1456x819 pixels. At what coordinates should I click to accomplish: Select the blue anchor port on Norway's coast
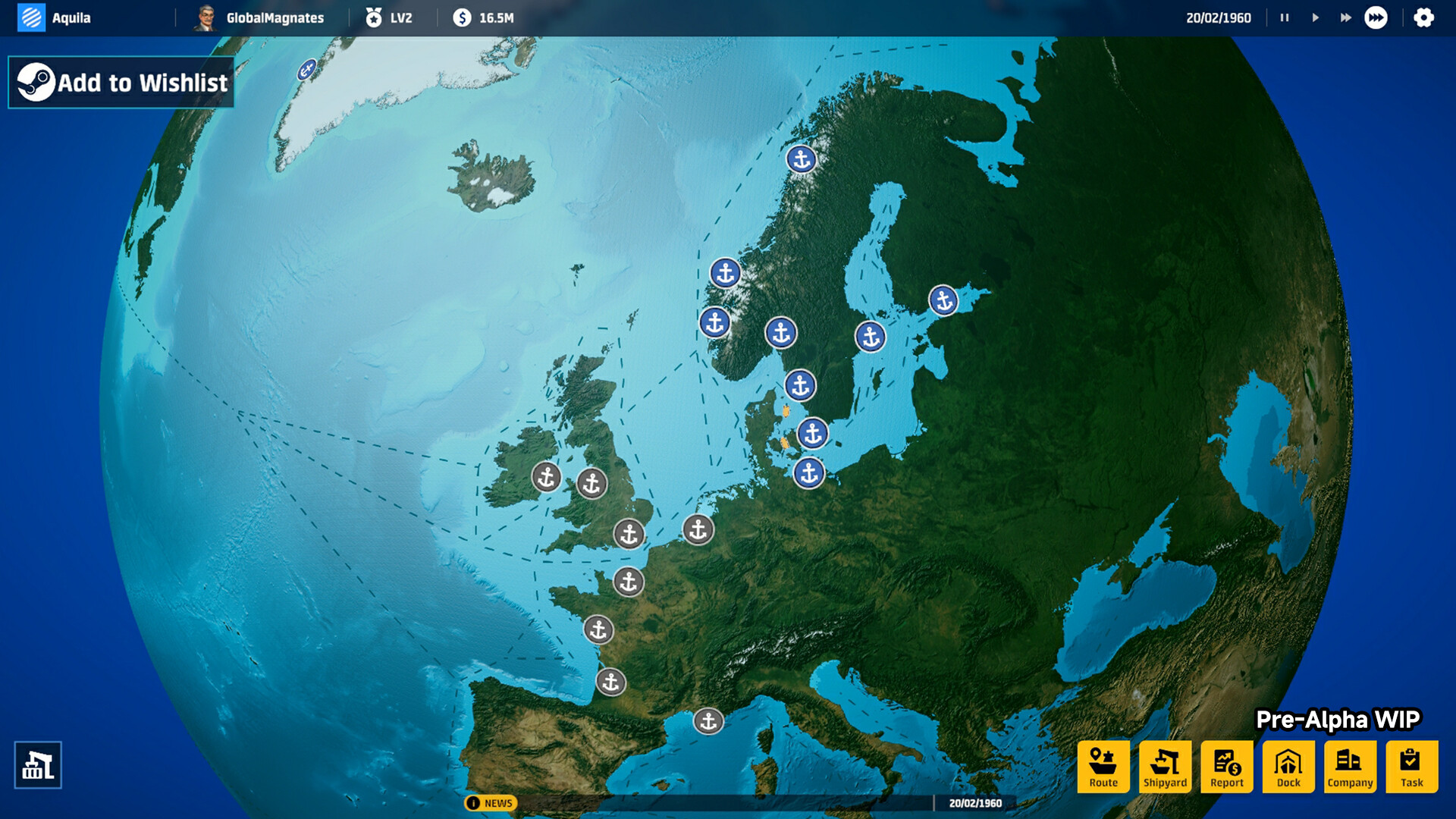point(724,273)
